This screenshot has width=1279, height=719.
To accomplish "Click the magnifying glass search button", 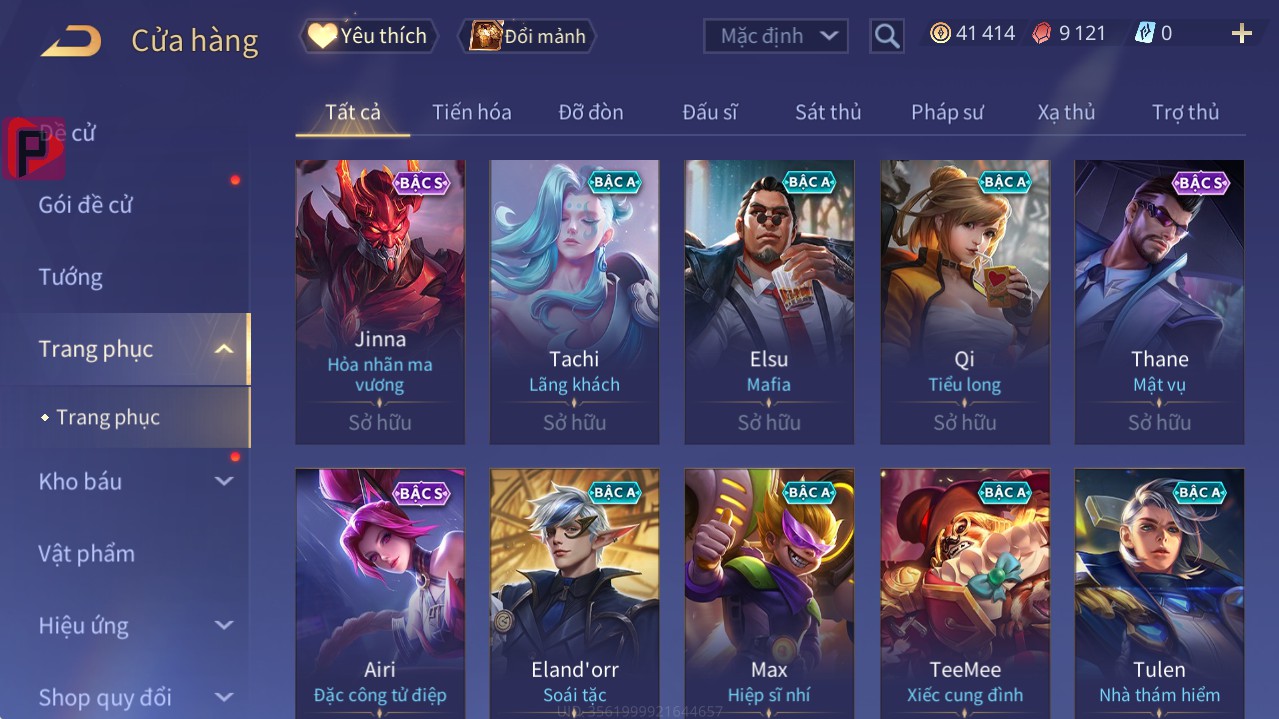I will (x=887, y=36).
